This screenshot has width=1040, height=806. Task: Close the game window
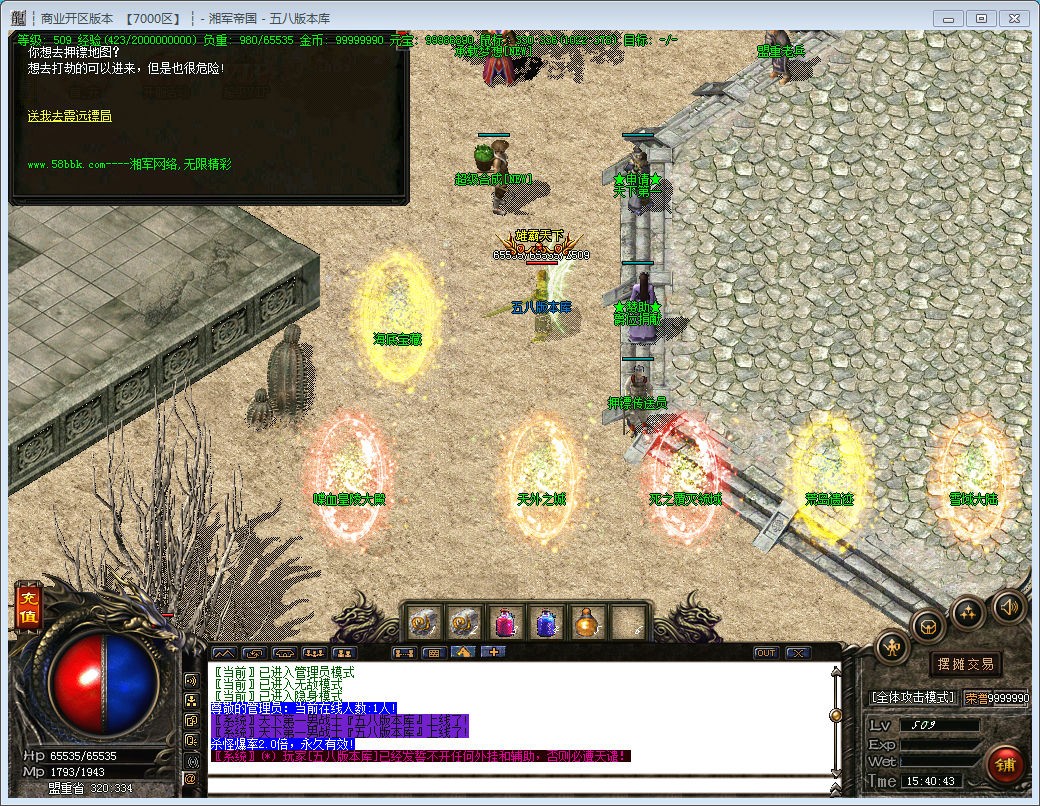coord(1014,18)
